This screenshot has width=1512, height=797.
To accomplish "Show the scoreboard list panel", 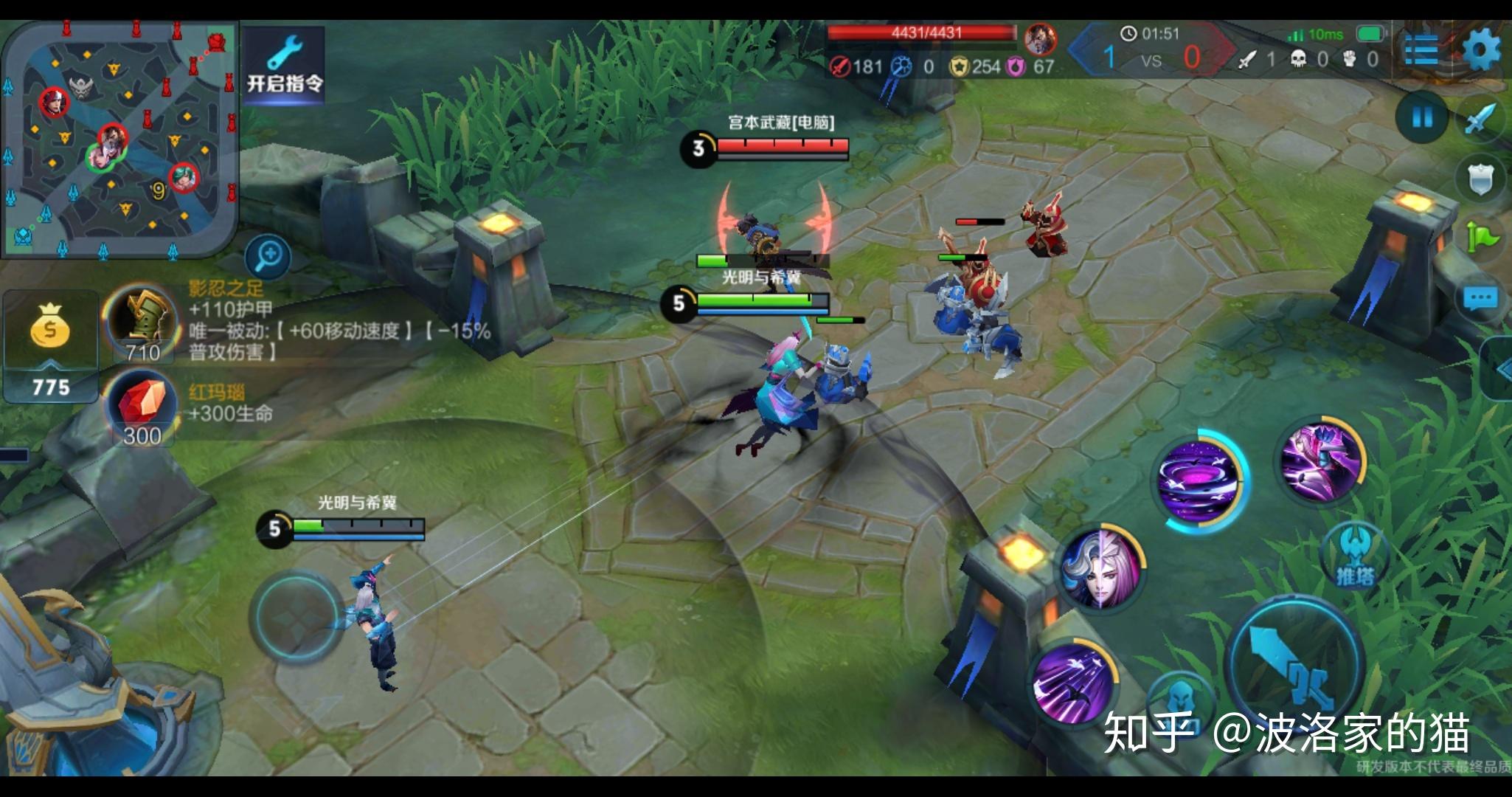I will click(x=1421, y=50).
